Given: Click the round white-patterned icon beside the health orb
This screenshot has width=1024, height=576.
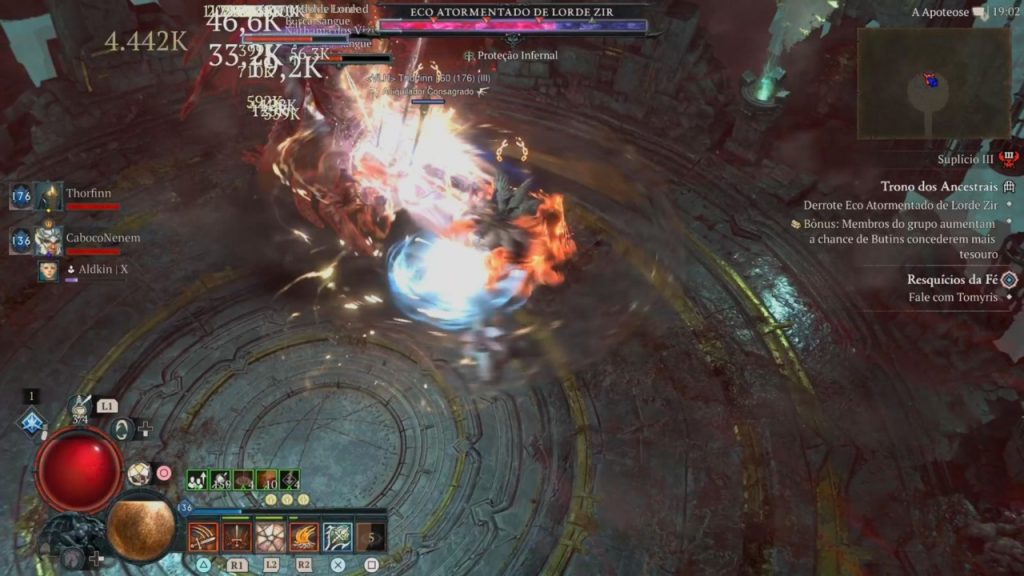Looking at the screenshot, I should click(x=139, y=473).
